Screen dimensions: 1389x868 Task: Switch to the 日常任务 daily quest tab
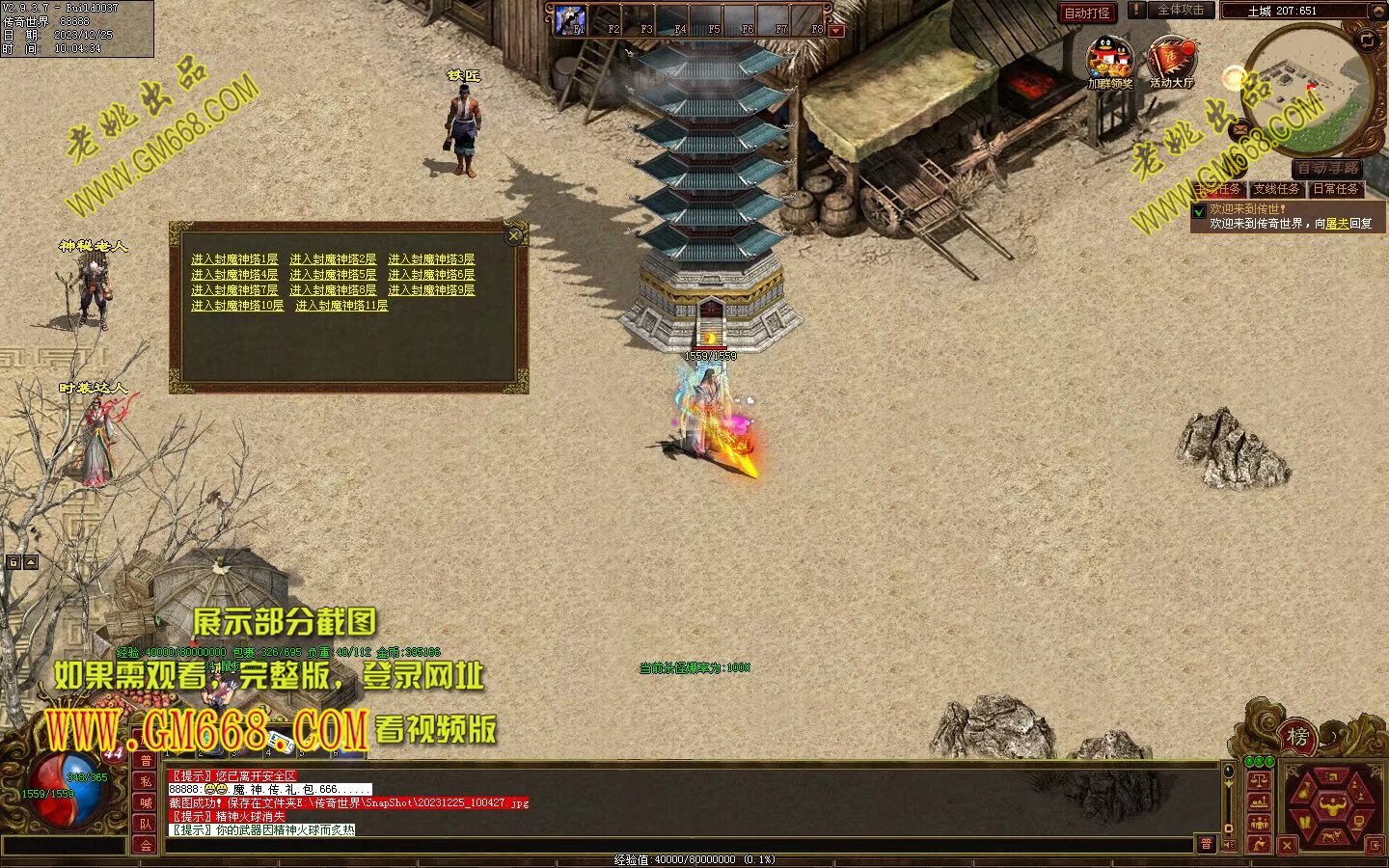(1336, 189)
